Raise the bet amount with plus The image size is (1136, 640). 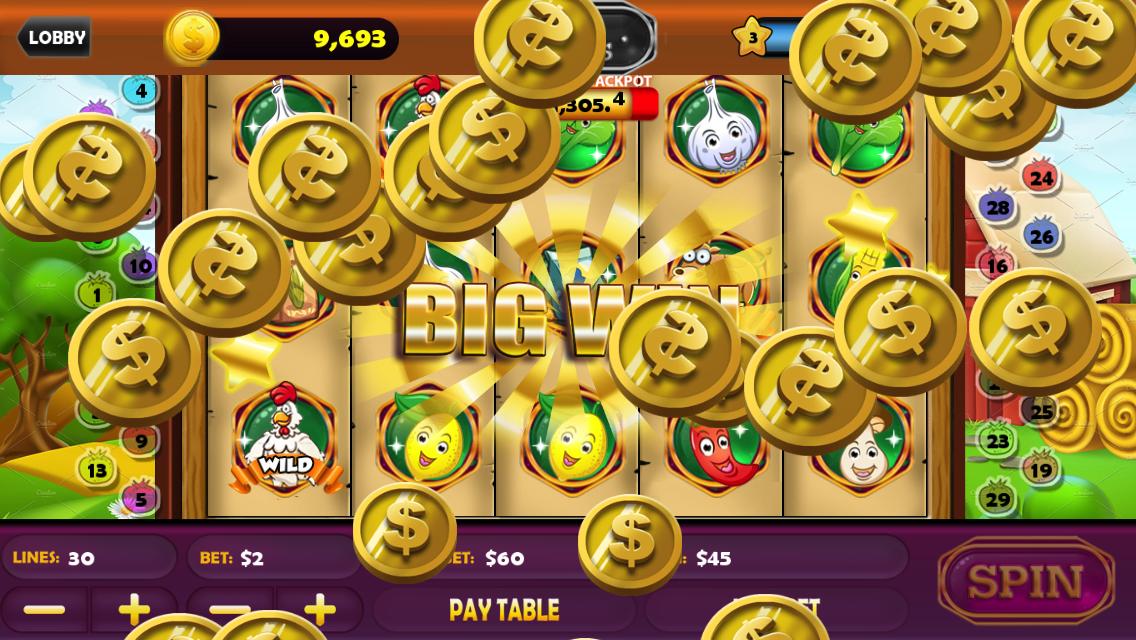pyautogui.click(x=320, y=608)
